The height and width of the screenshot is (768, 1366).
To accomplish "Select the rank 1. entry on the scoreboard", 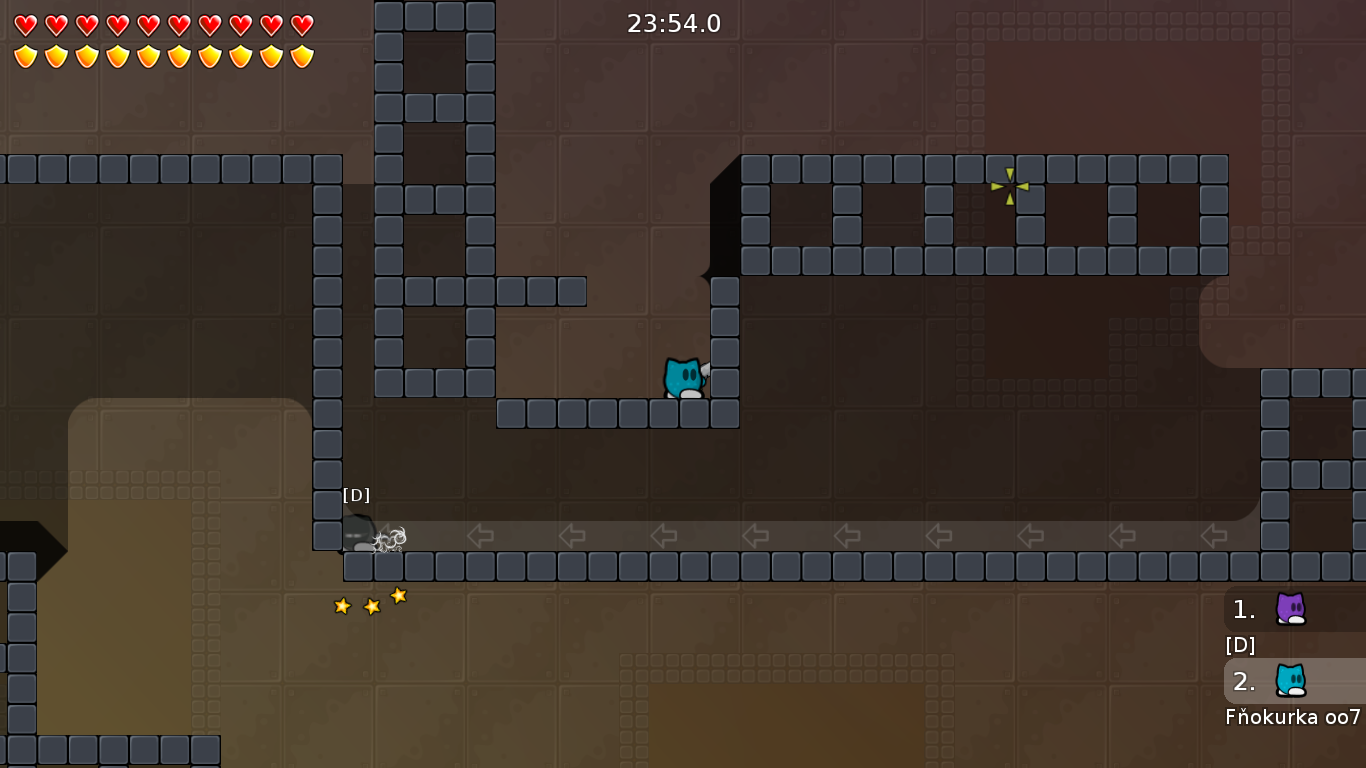I will click(x=1244, y=609).
